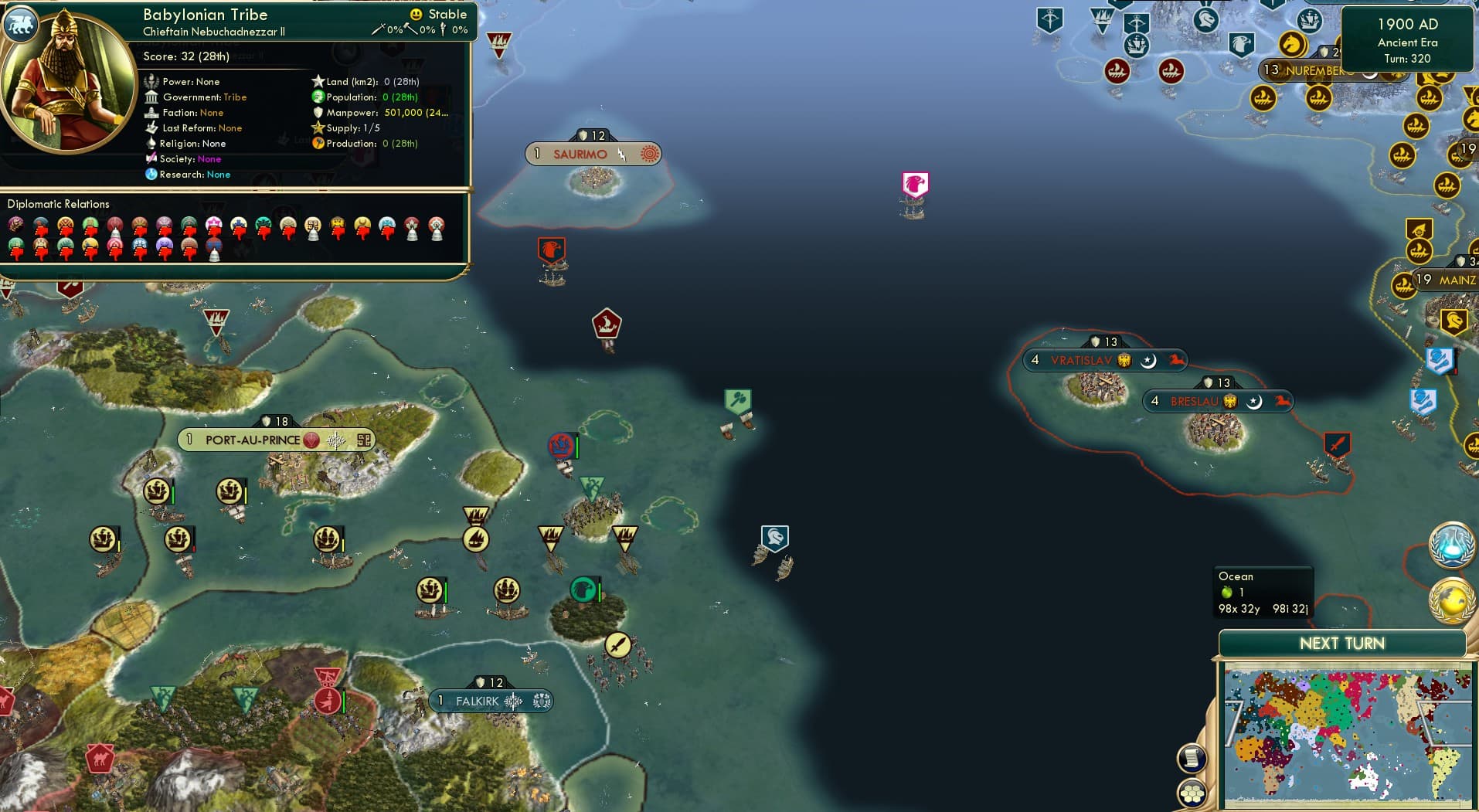Screen dimensions: 1479x812
Task: Click the yellow Stable smiley stability icon
Action: [x=417, y=13]
